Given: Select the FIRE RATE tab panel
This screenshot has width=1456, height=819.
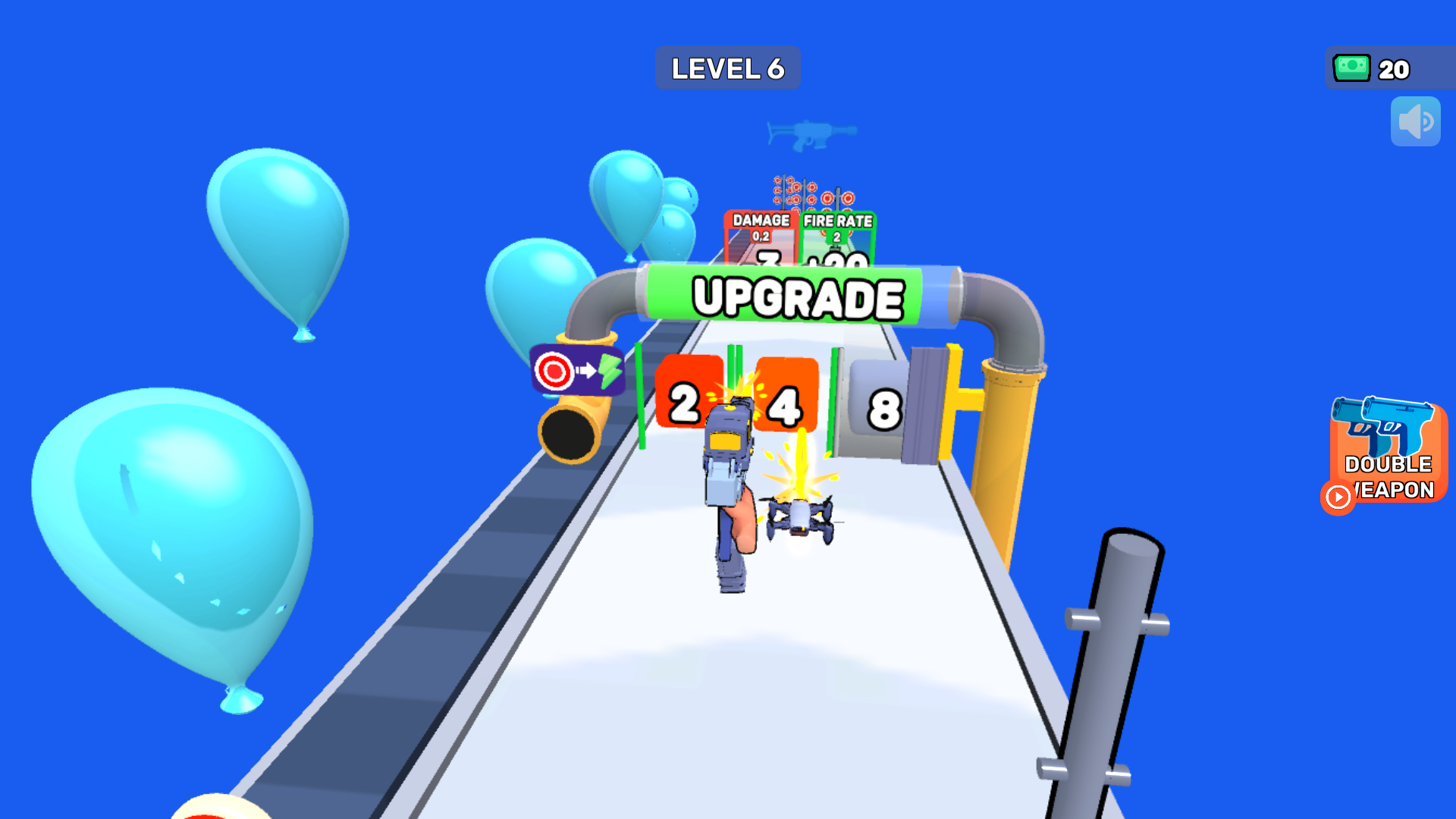Looking at the screenshot, I should pyautogui.click(x=838, y=224).
